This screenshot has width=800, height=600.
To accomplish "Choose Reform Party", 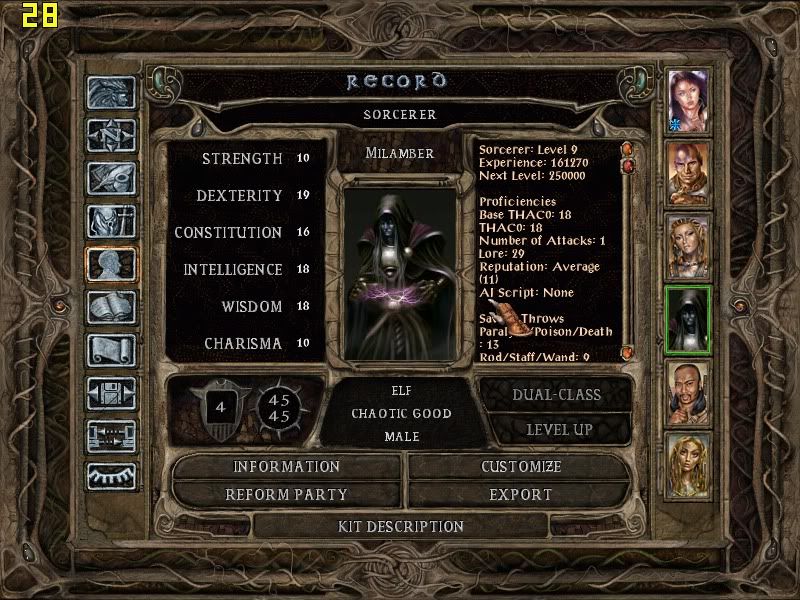I will click(287, 494).
